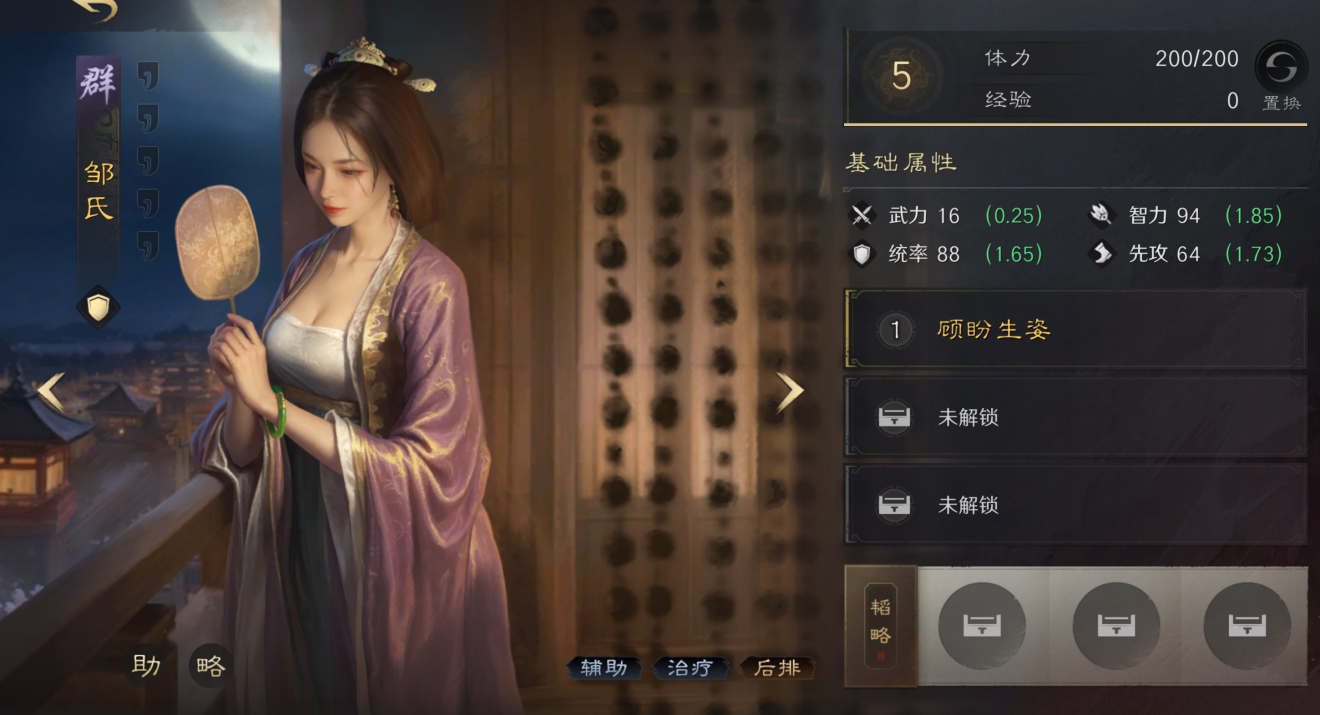Viewport: 1320px width, 715px height.
Task: Select the 顾盼生姿 skill row
Action: coord(1076,330)
